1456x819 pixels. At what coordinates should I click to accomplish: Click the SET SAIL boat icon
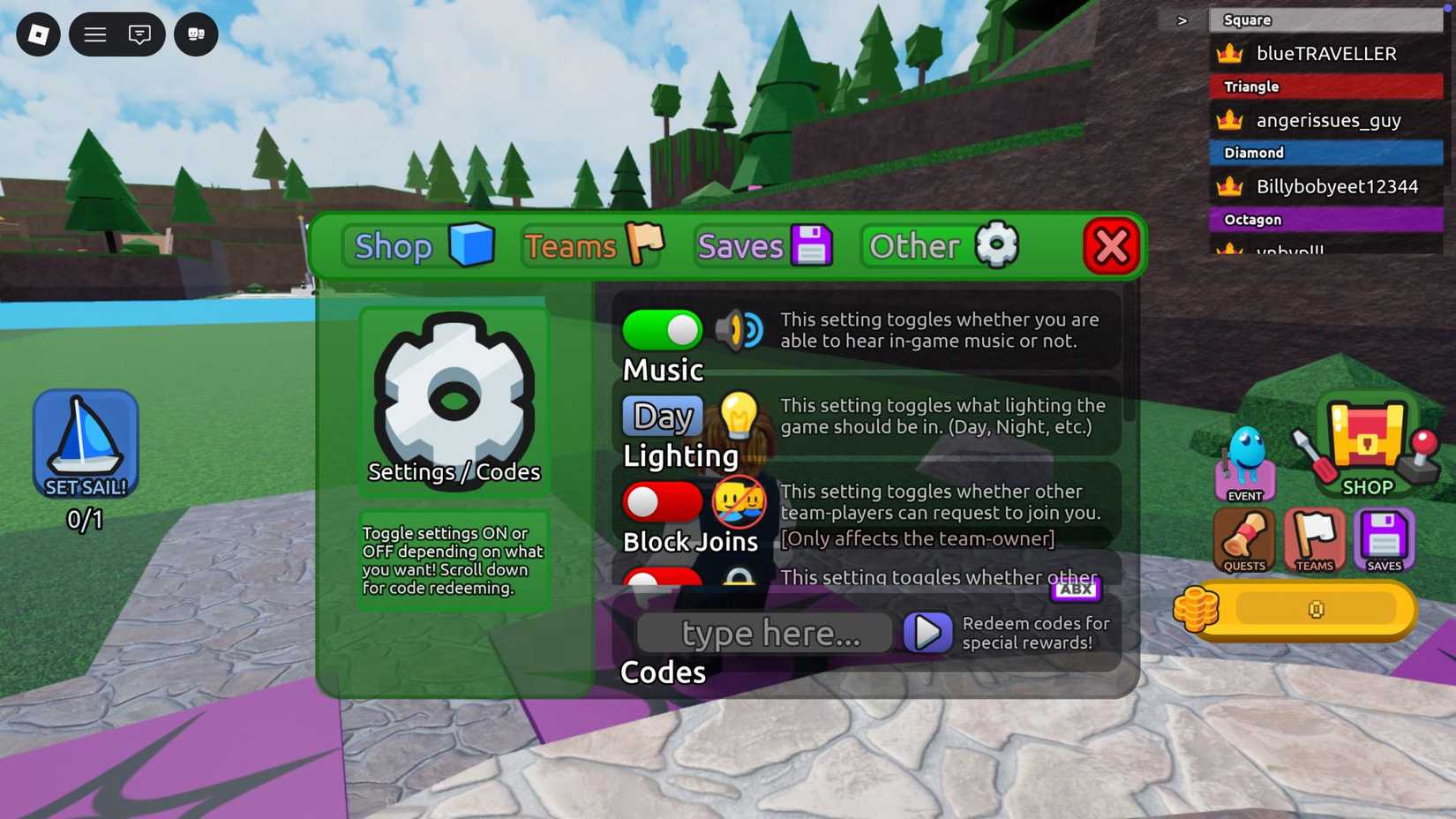[x=86, y=441]
